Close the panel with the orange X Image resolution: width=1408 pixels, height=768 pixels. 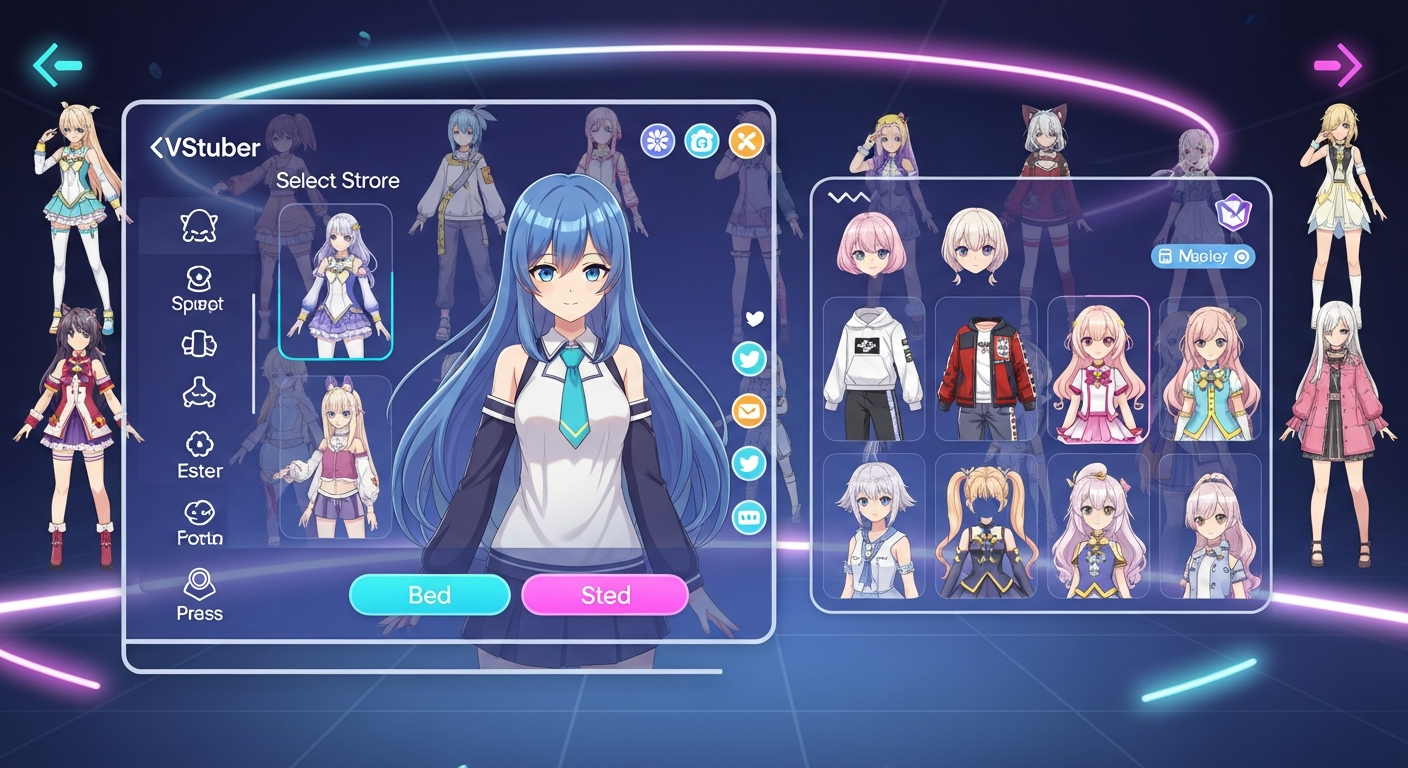746,142
